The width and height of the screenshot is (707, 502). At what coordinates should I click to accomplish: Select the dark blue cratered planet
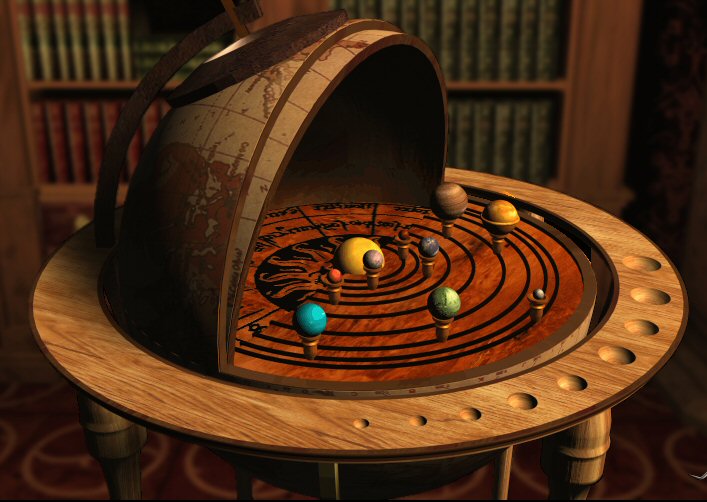click(x=429, y=246)
